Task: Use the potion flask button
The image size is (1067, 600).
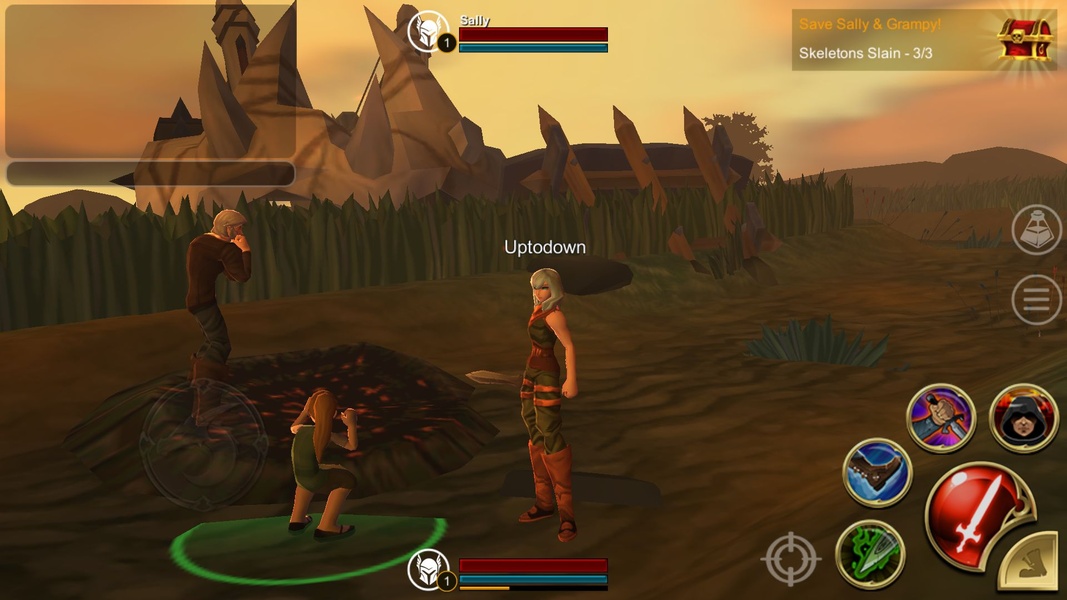Action: pos(1036,230)
